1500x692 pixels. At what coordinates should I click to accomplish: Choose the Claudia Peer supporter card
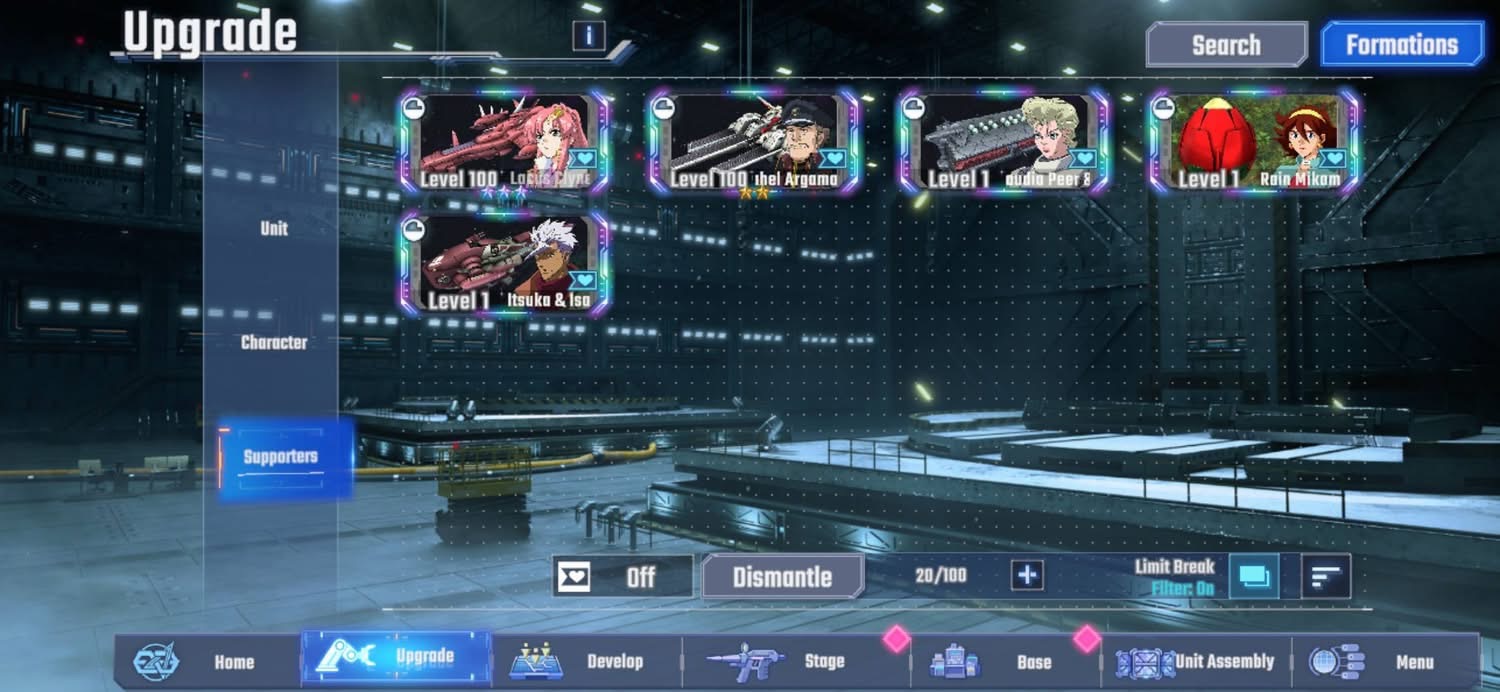coord(1003,141)
